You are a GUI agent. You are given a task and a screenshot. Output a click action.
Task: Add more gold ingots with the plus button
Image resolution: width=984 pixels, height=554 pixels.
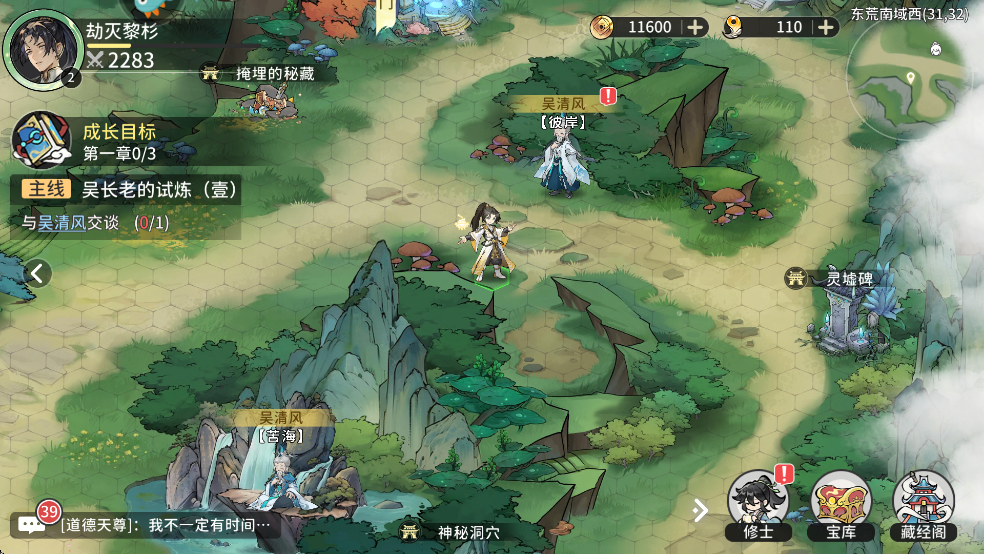click(x=826, y=27)
